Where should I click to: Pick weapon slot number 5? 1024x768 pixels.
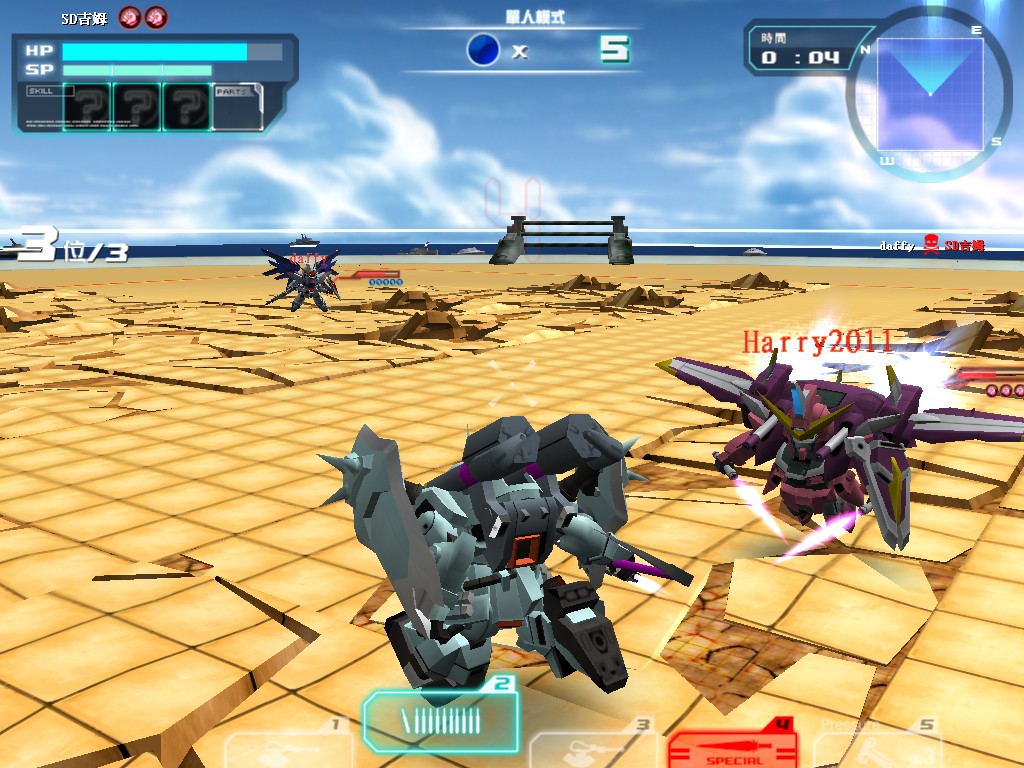(878, 746)
